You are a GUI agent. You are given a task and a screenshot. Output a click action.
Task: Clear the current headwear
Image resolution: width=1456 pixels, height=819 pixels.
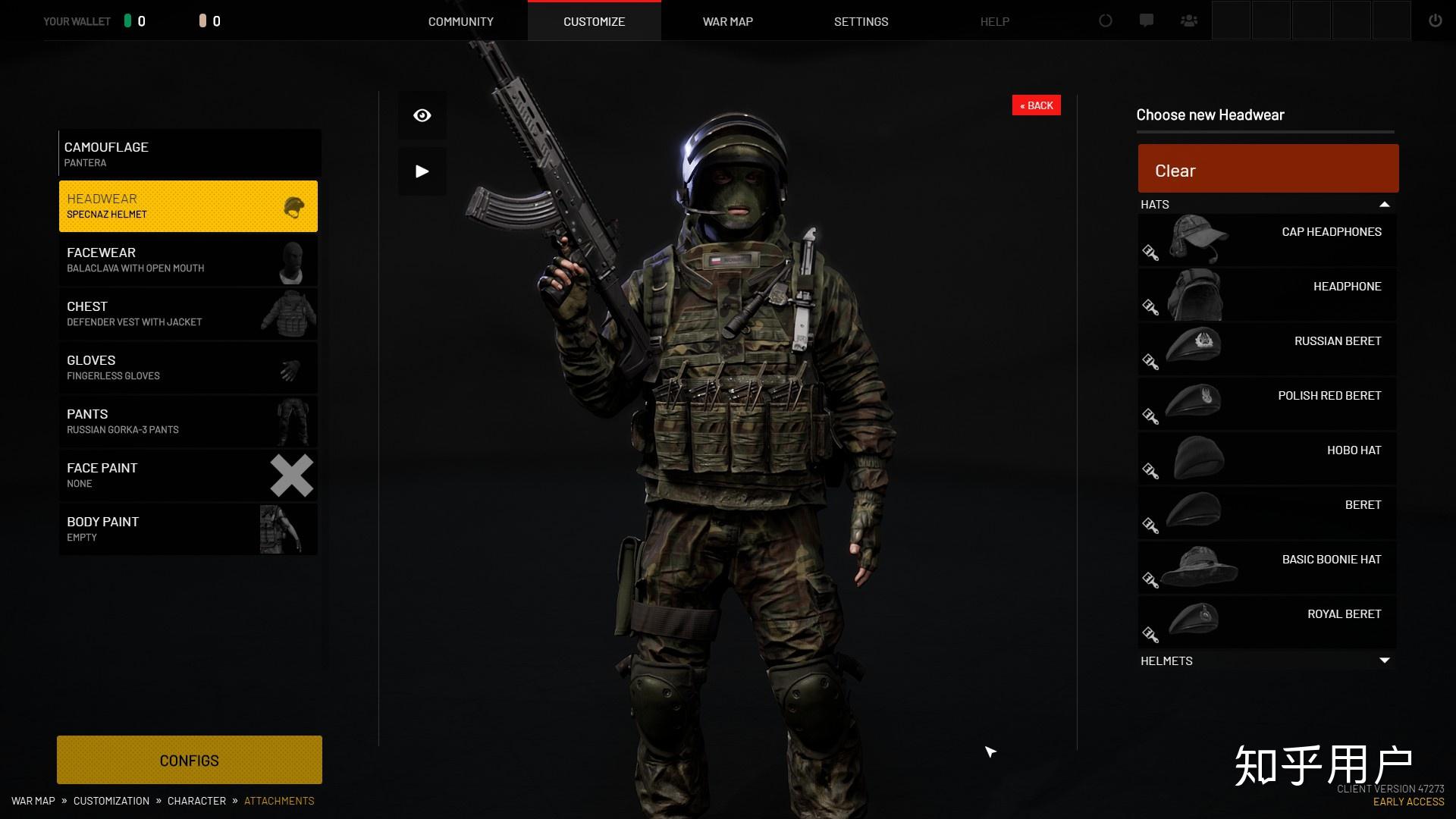tap(1268, 169)
